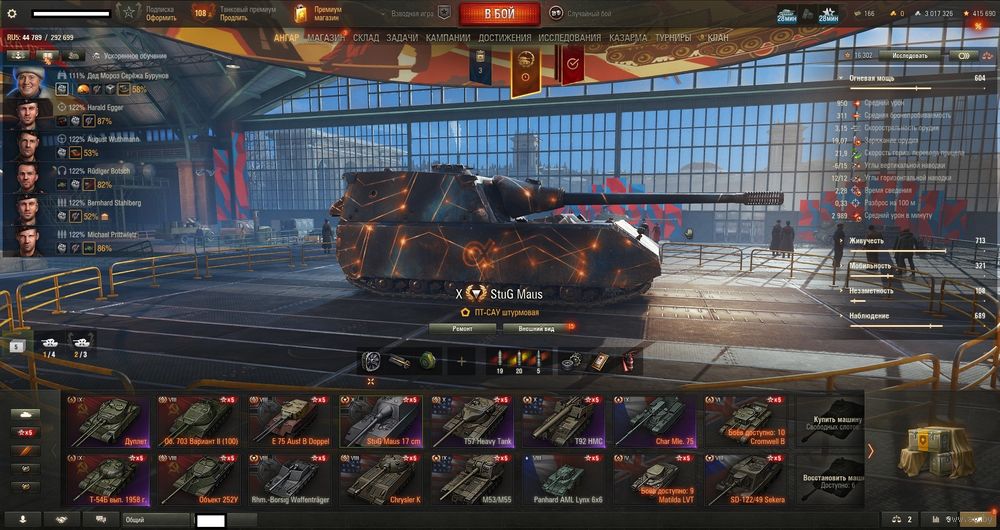The width and height of the screenshot is (1000, 530).
Task: Open the СКЛАД depot tab
Action: pyautogui.click(x=366, y=38)
